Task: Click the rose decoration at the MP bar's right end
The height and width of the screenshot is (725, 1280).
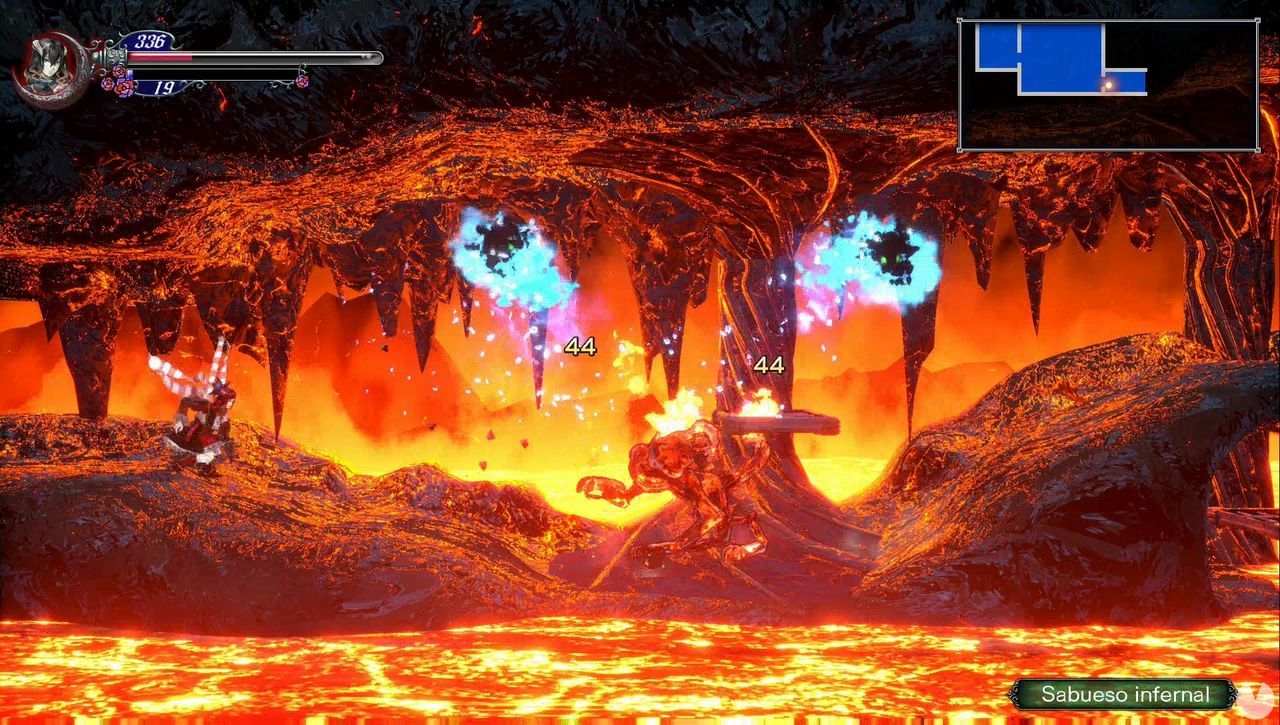Action: 300,83
